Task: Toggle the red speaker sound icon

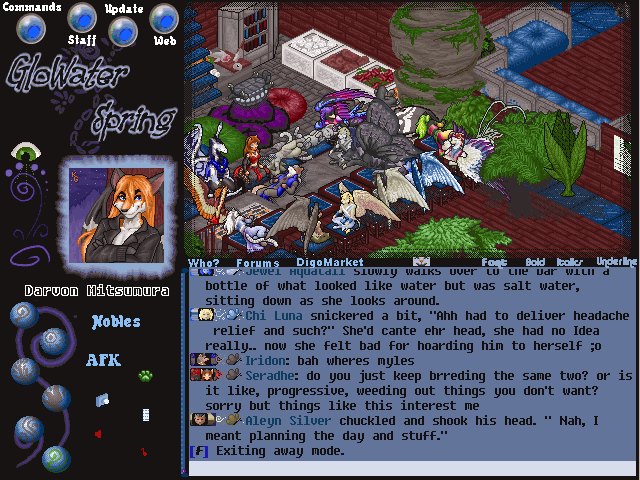Action: (98, 434)
